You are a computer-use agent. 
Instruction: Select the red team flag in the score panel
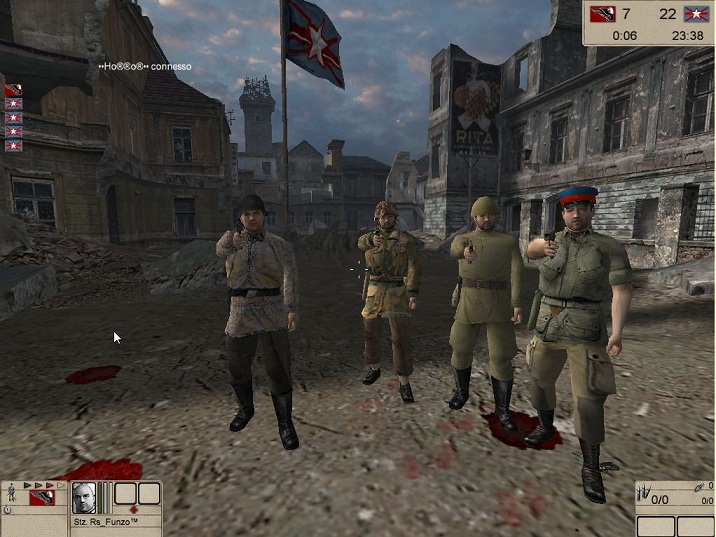[x=604, y=13]
